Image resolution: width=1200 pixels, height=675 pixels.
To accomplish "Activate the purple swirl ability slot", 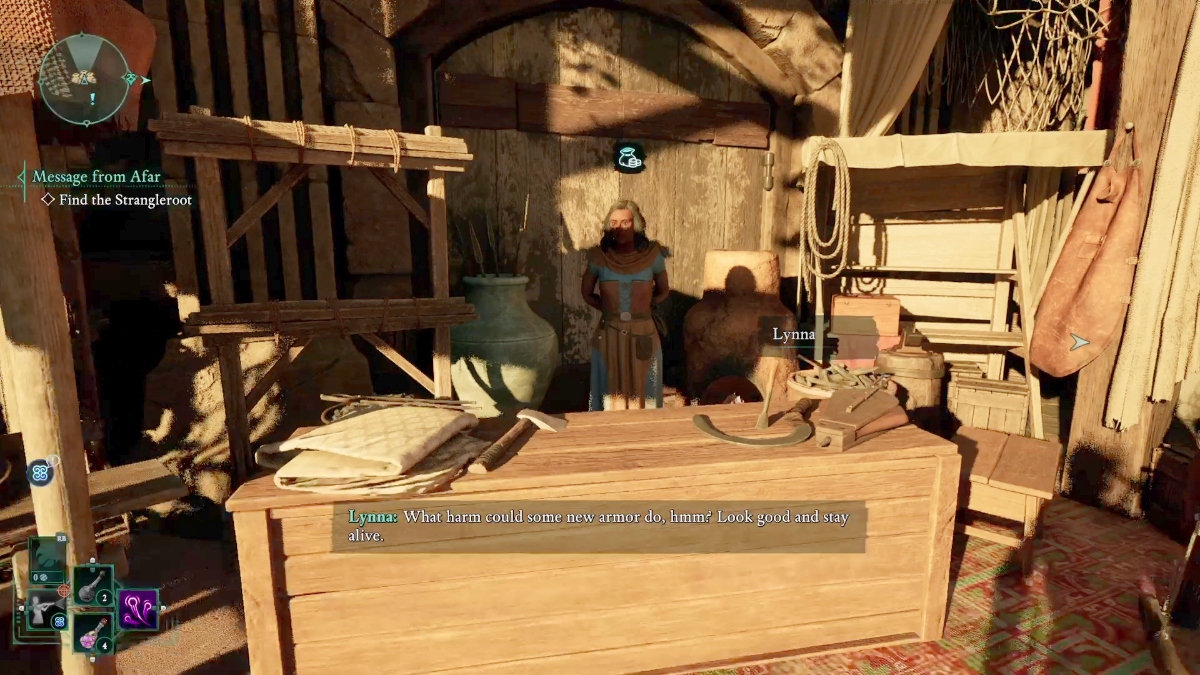I will click(x=138, y=609).
